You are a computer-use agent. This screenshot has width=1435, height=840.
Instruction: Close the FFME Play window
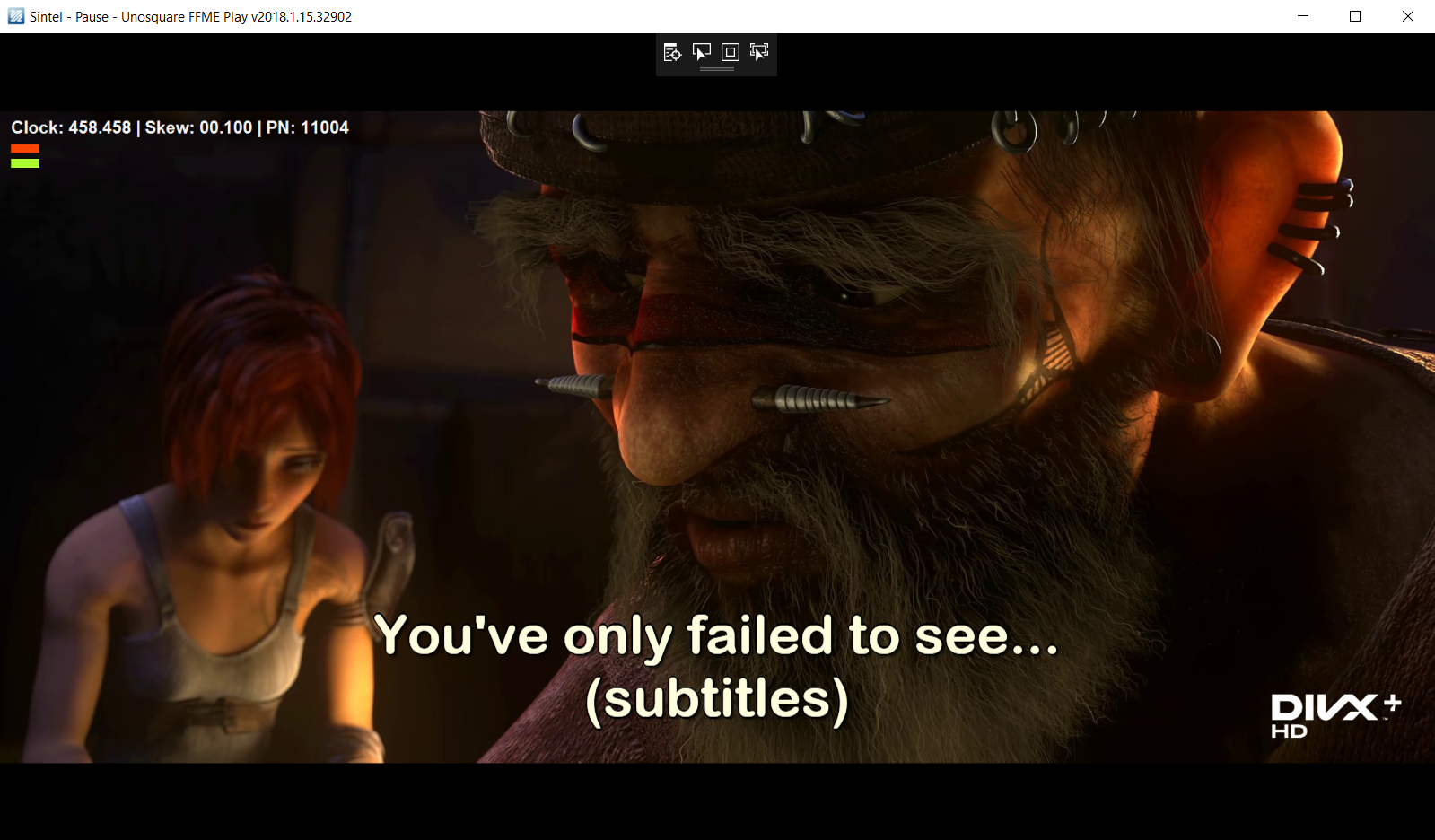(x=1408, y=15)
